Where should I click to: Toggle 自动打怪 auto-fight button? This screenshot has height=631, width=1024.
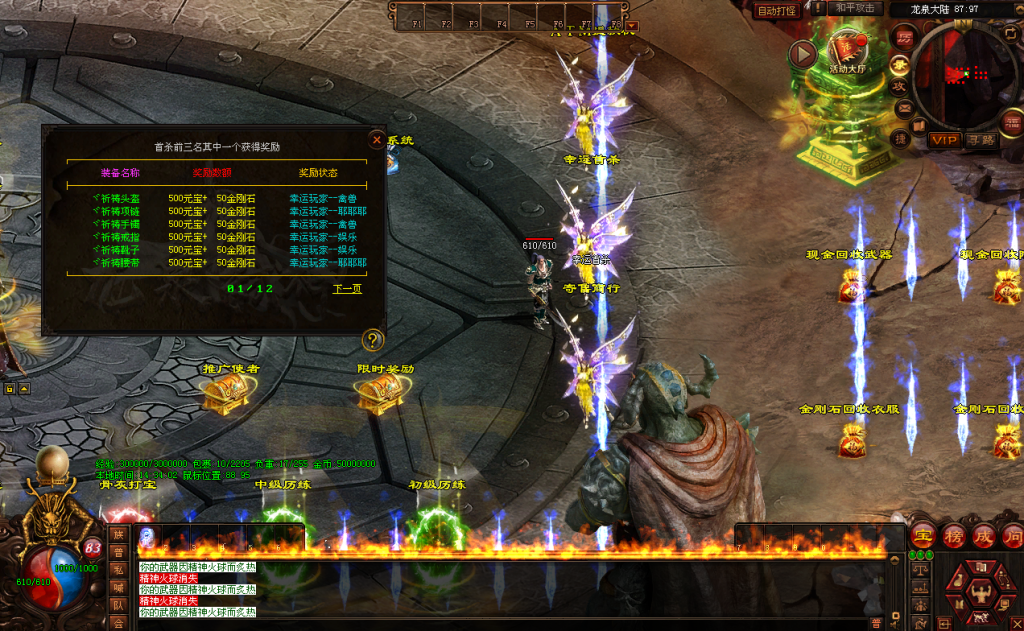(776, 11)
